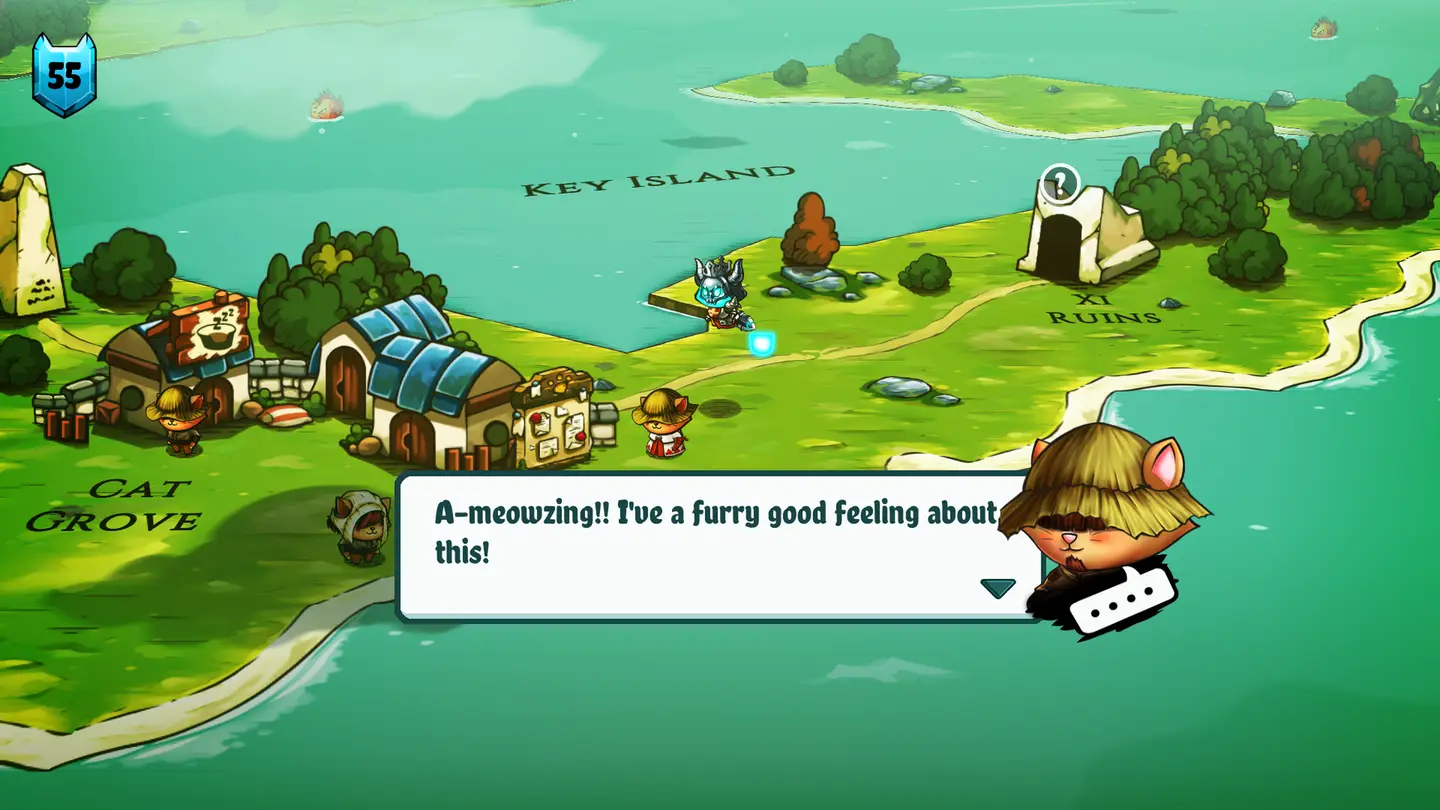This screenshot has width=1440, height=810.
Task: Open the level 55 cat shield badge
Action: (x=64, y=75)
